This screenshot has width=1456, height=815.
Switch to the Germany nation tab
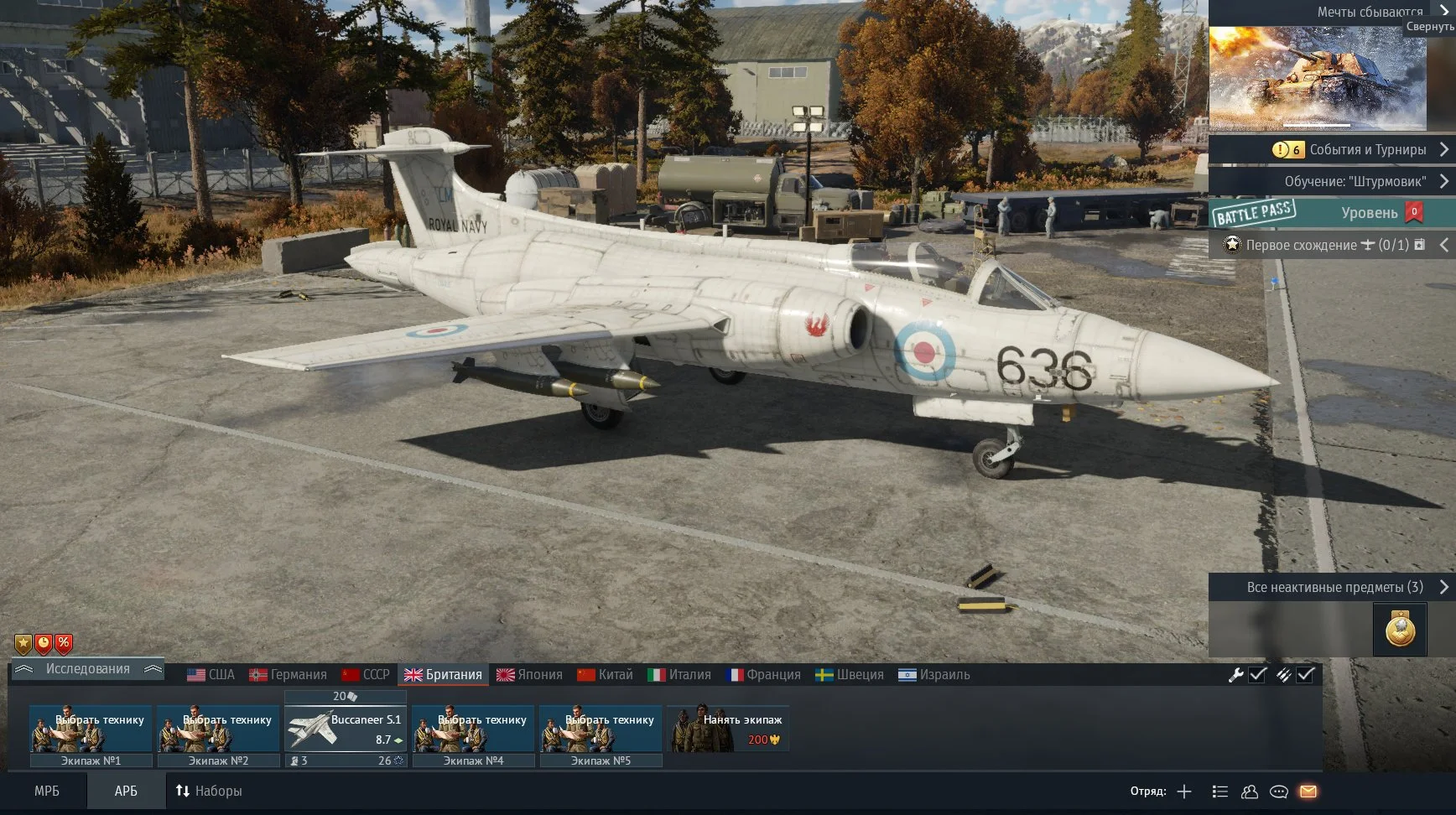click(x=288, y=675)
